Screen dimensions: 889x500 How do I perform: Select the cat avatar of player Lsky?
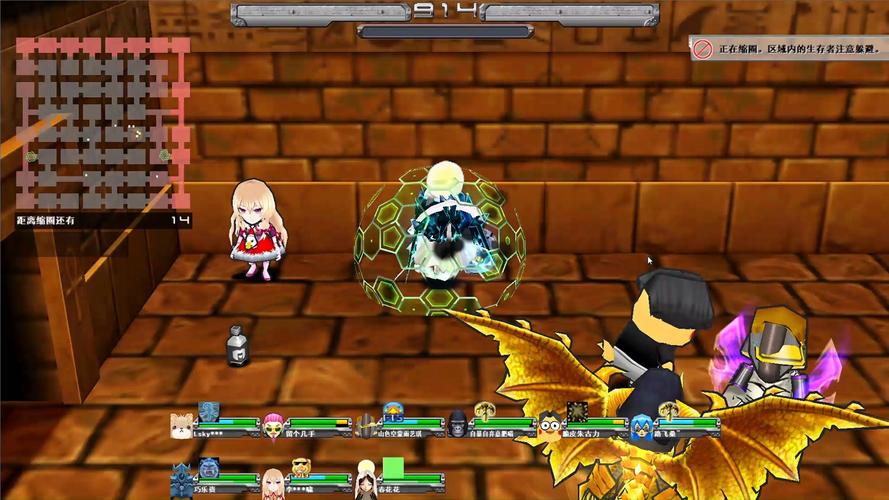(x=181, y=427)
